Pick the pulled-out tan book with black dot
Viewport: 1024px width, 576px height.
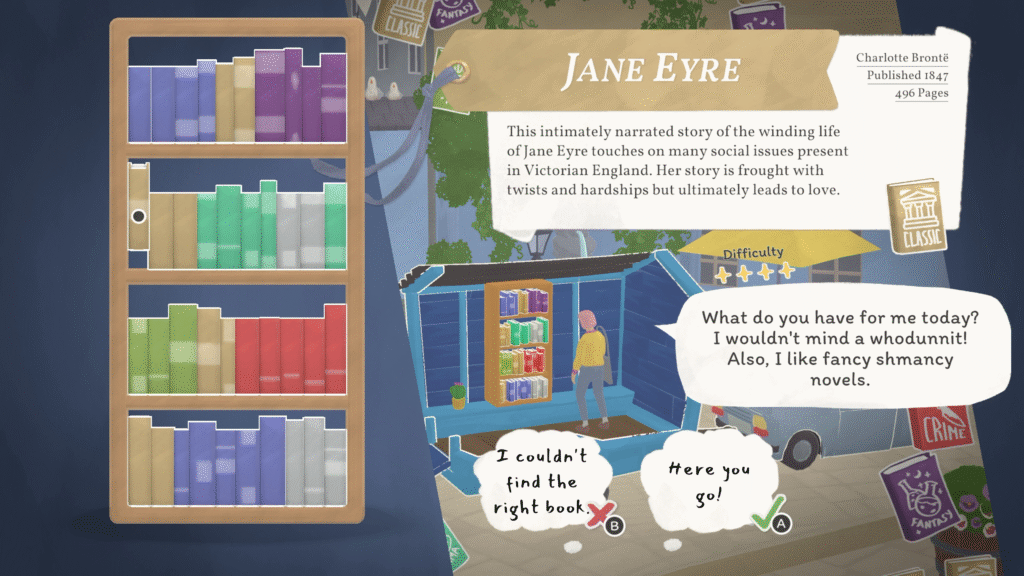pyautogui.click(x=138, y=215)
